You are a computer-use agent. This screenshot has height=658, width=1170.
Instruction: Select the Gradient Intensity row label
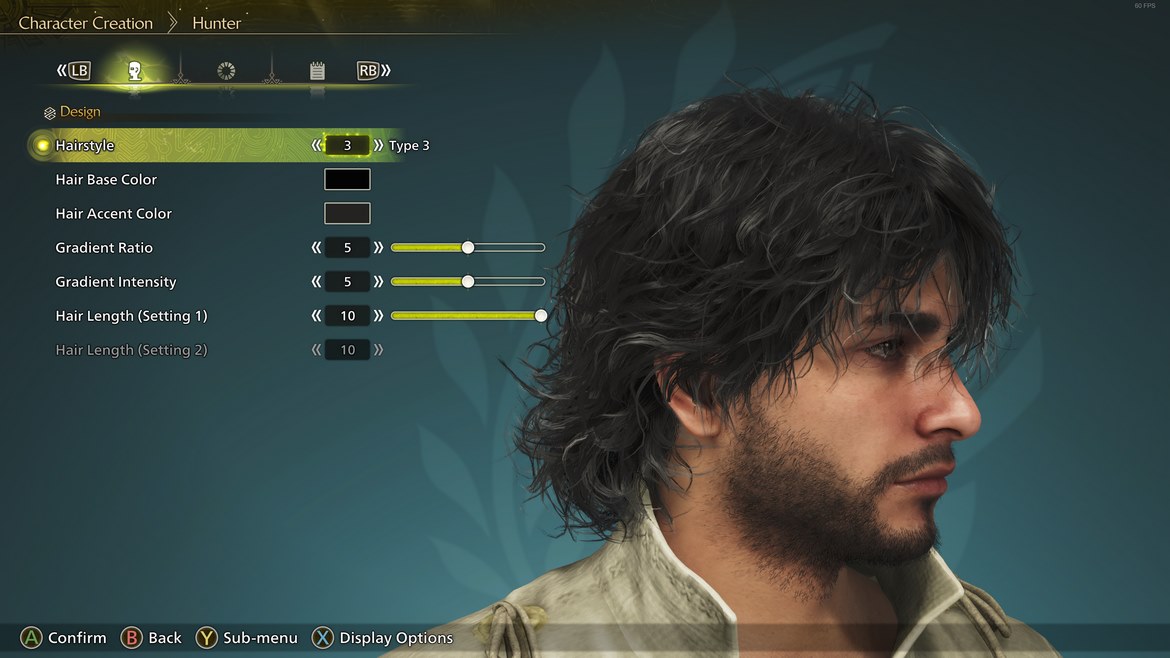(116, 282)
